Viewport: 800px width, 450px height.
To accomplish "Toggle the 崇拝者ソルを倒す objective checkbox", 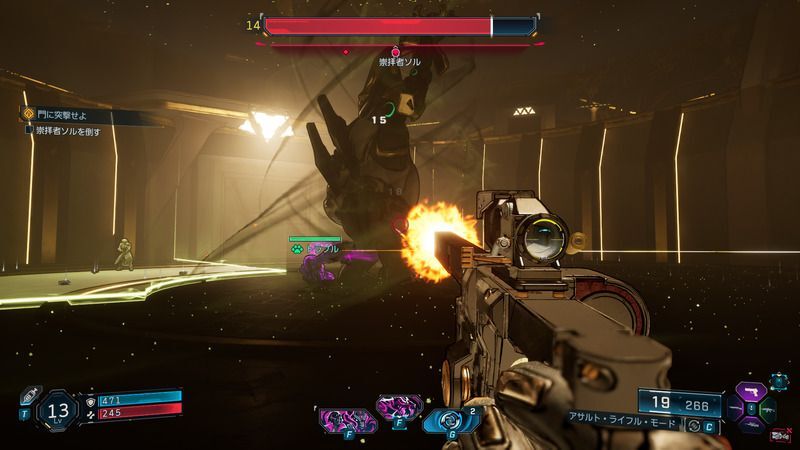I will coord(29,130).
